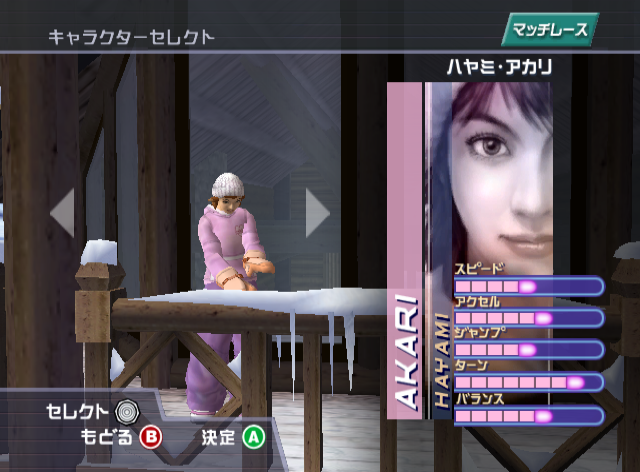Show the previous character with left arrow
This screenshot has width=640, height=472.
tap(63, 212)
